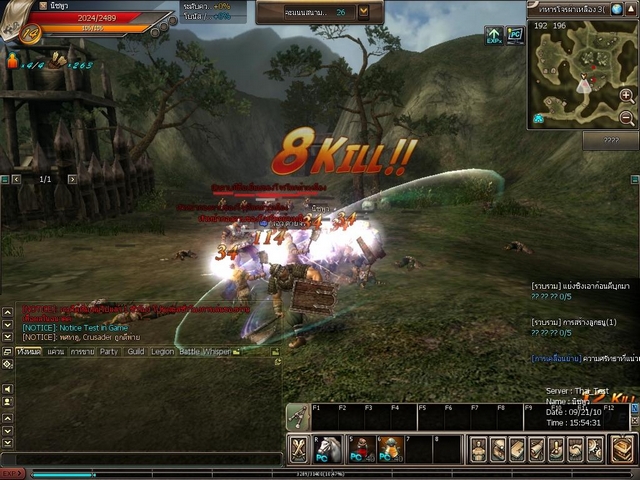Show the Whisper chat tab
The height and width of the screenshot is (480, 640).
click(x=217, y=352)
